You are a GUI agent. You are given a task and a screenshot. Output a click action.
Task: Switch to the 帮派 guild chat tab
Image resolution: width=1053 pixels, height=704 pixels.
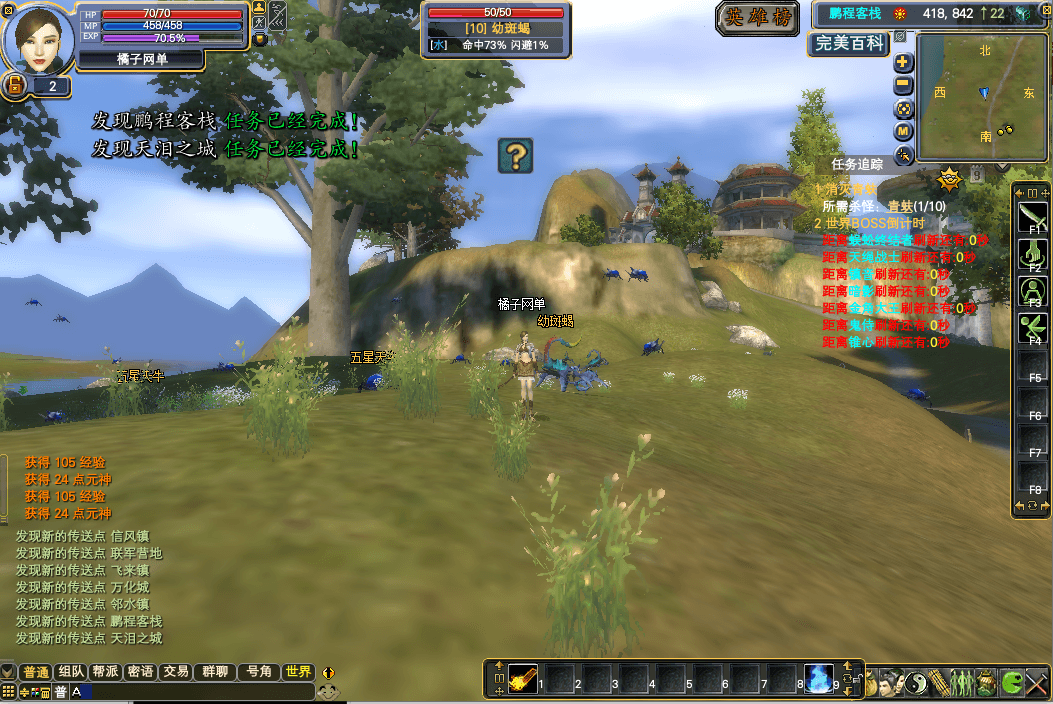click(106, 672)
